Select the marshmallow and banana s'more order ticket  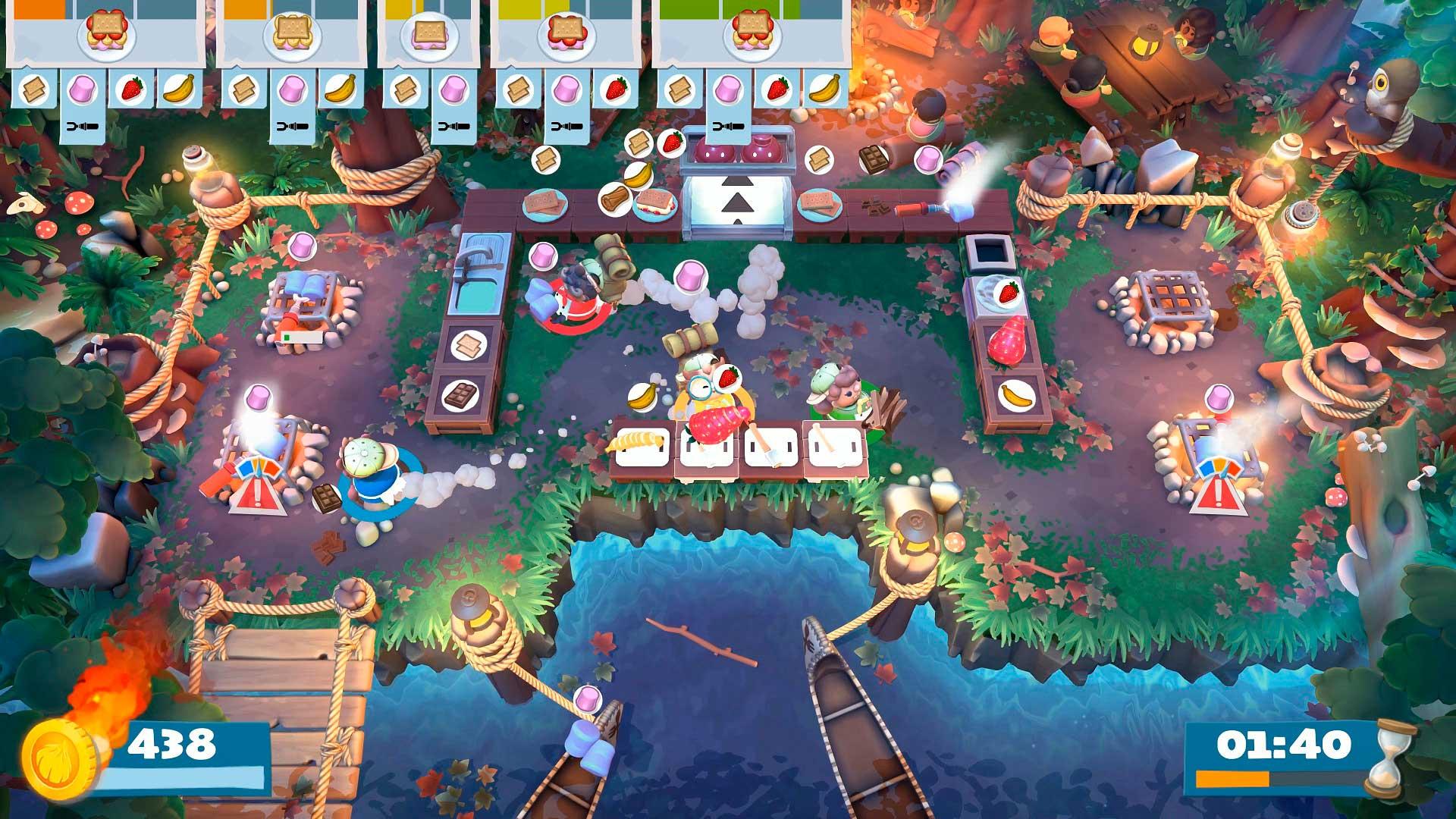click(292, 38)
